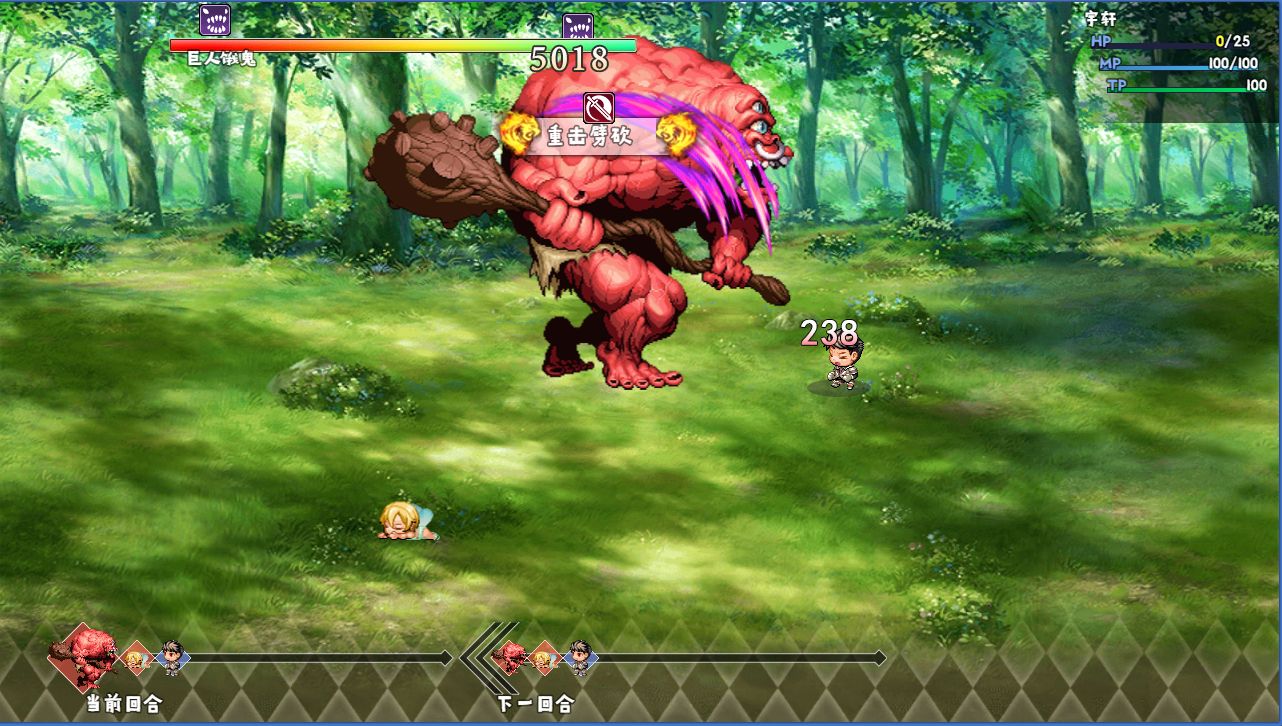Inspect the fanged status icon above the boss name
This screenshot has height=726, width=1282.
coord(215,20)
